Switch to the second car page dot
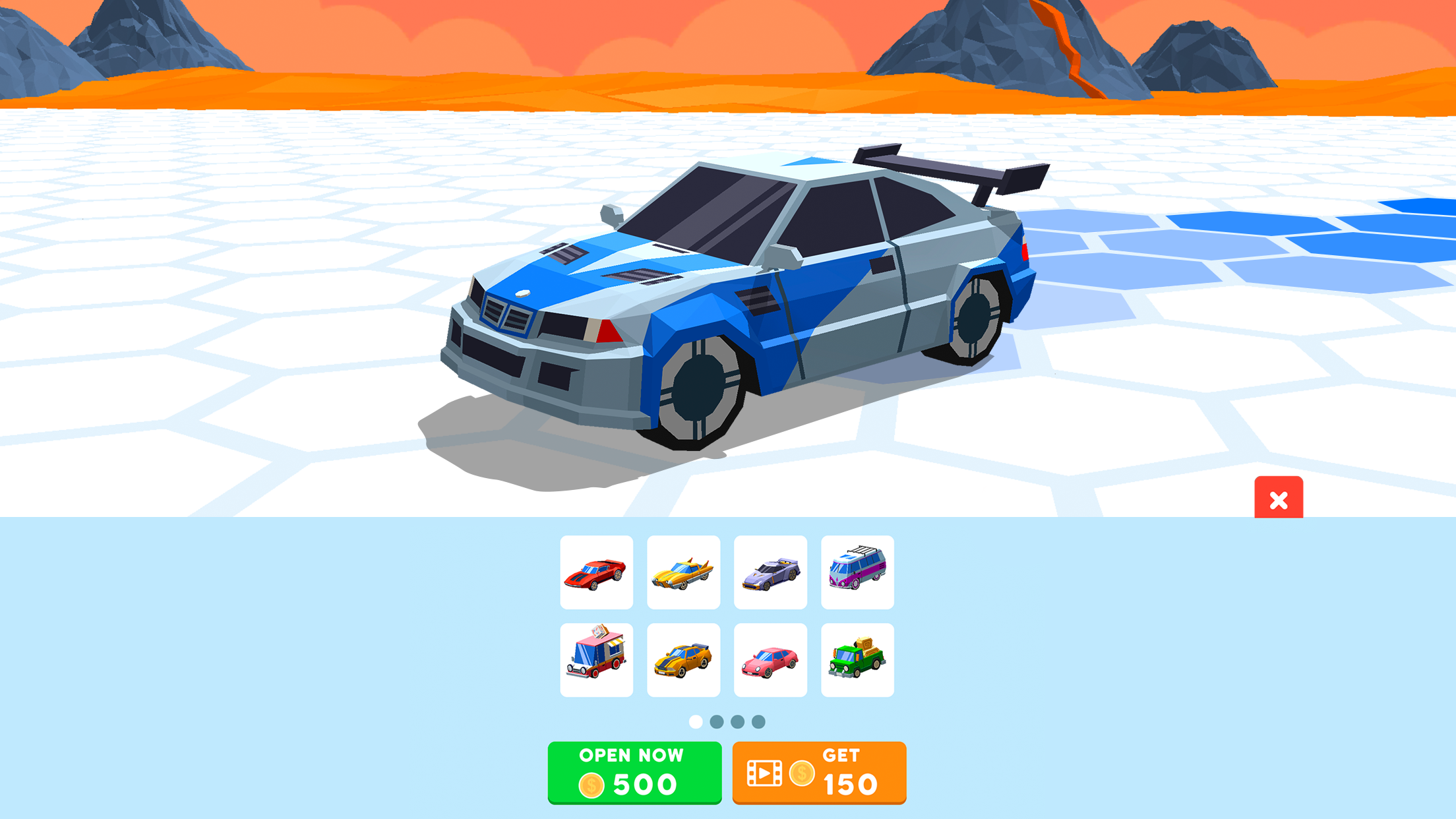The height and width of the screenshot is (819, 1456). pos(716,722)
